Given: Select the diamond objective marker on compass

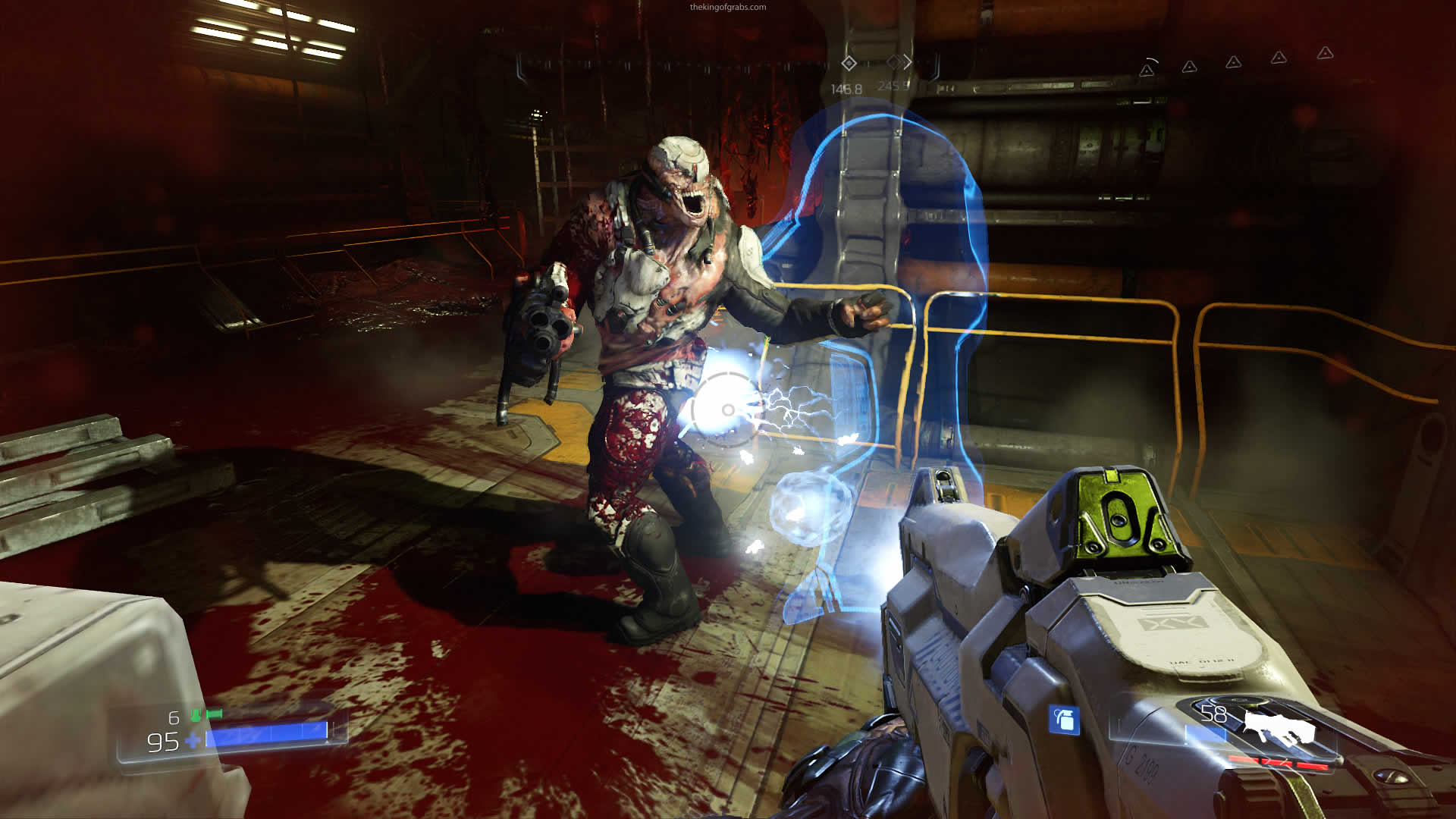Looking at the screenshot, I should point(849,64).
